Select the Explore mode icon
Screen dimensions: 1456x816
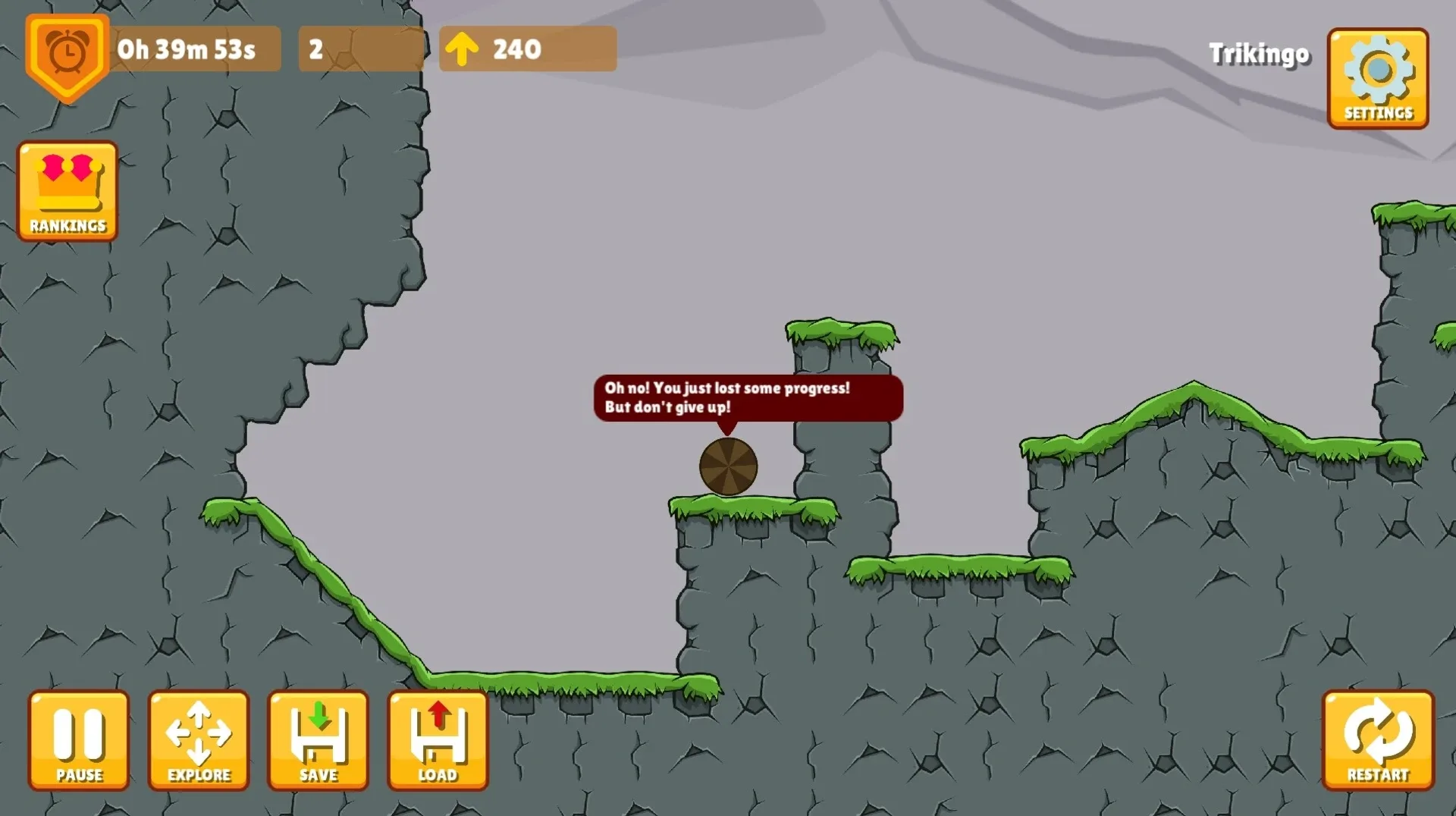(x=198, y=739)
